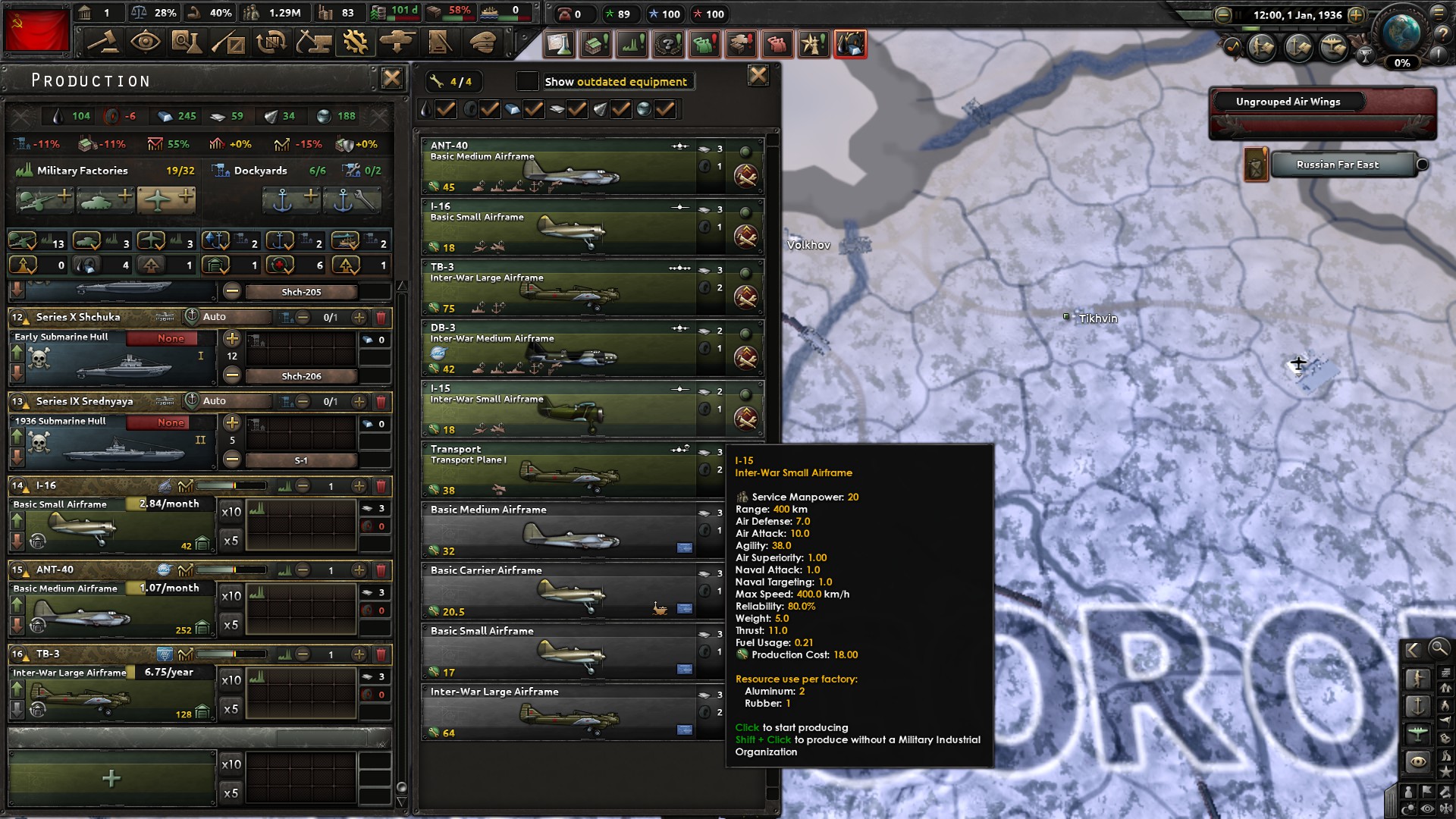Open the Recruit and Deploy tab (down-arrow icon)

[x=397, y=43]
